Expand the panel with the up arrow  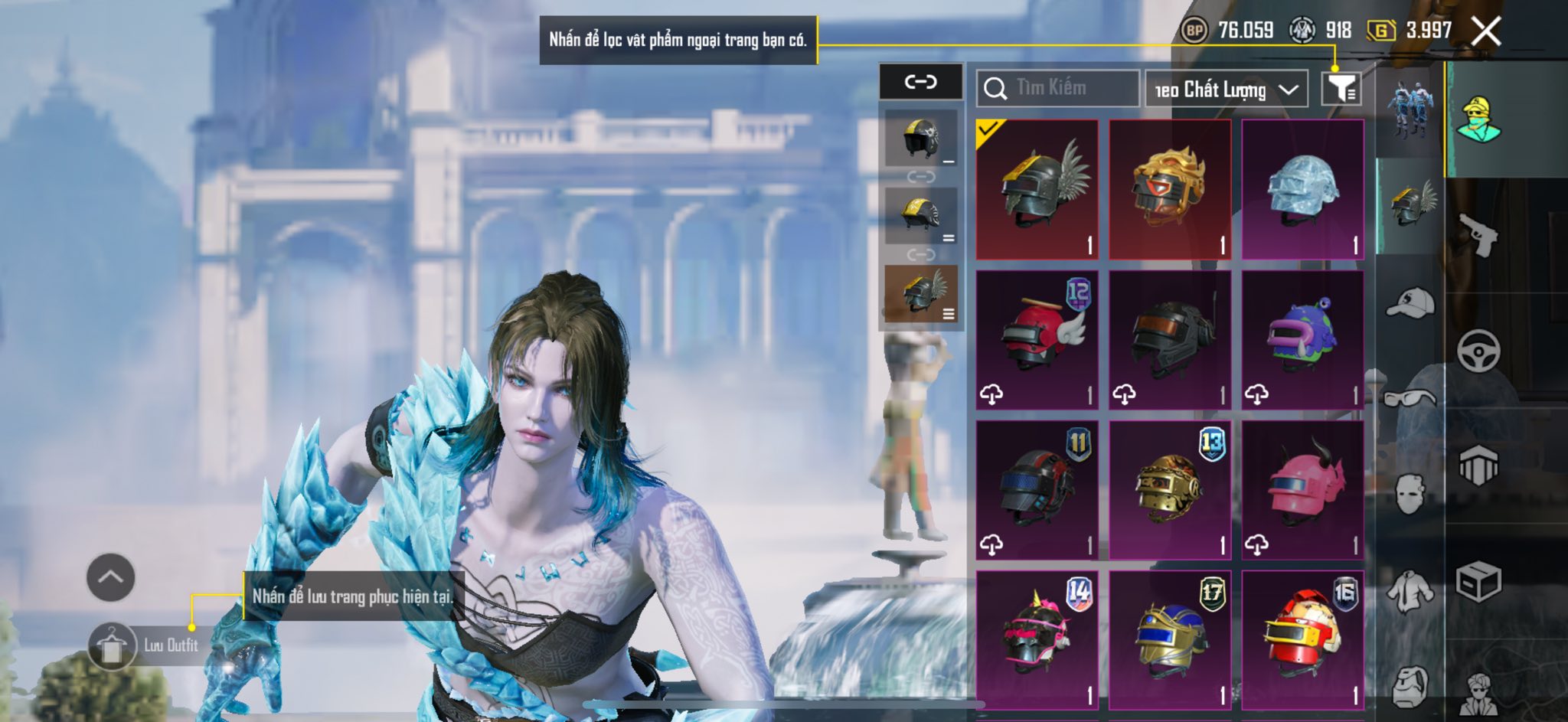[111, 577]
